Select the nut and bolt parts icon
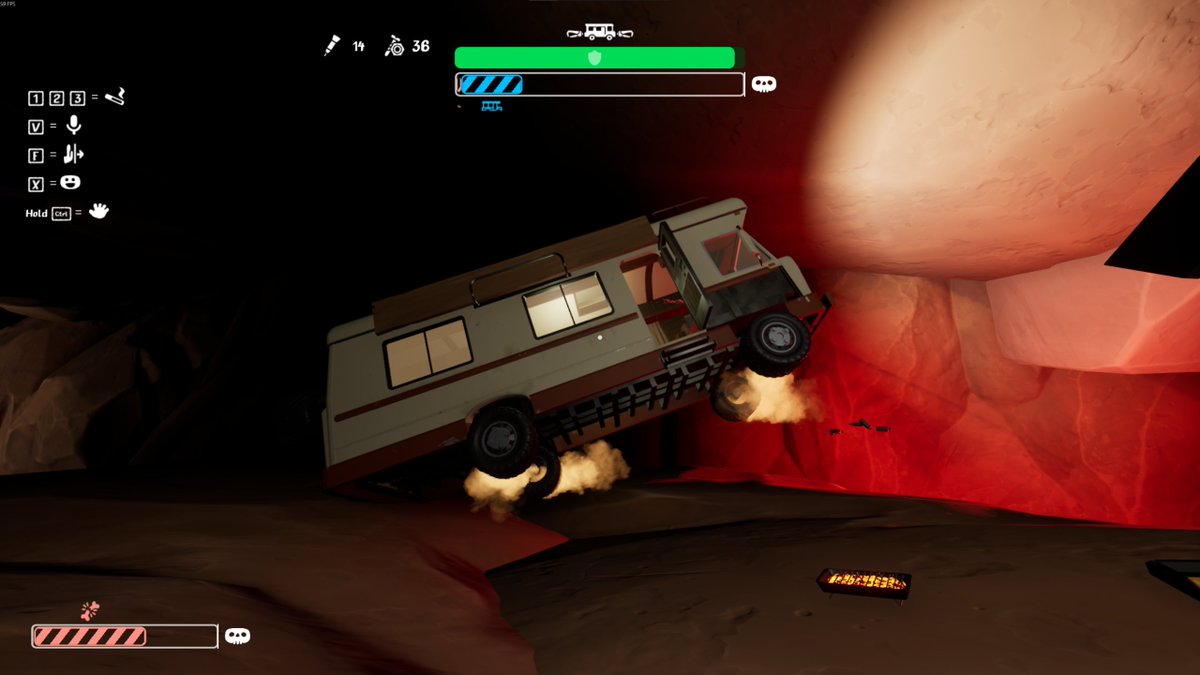1200x675 pixels. [394, 45]
